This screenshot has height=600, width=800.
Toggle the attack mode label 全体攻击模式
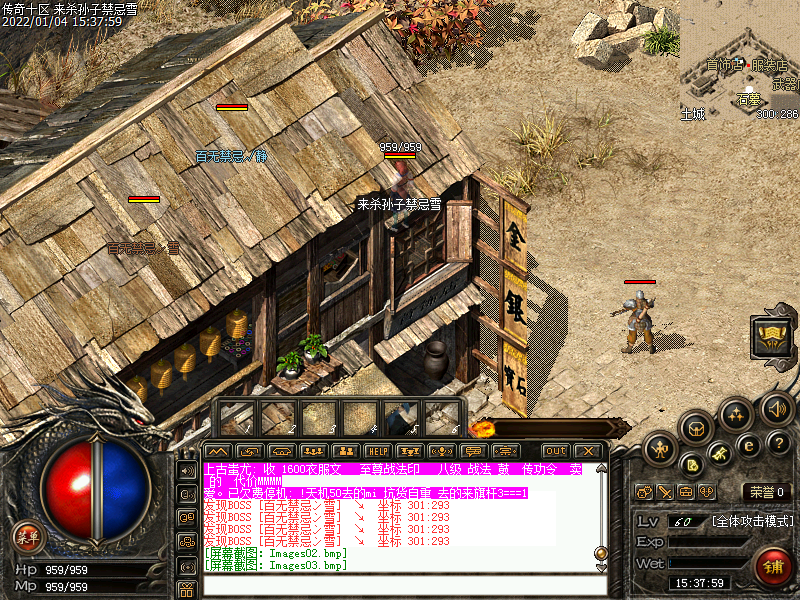pyautogui.click(x=752, y=521)
